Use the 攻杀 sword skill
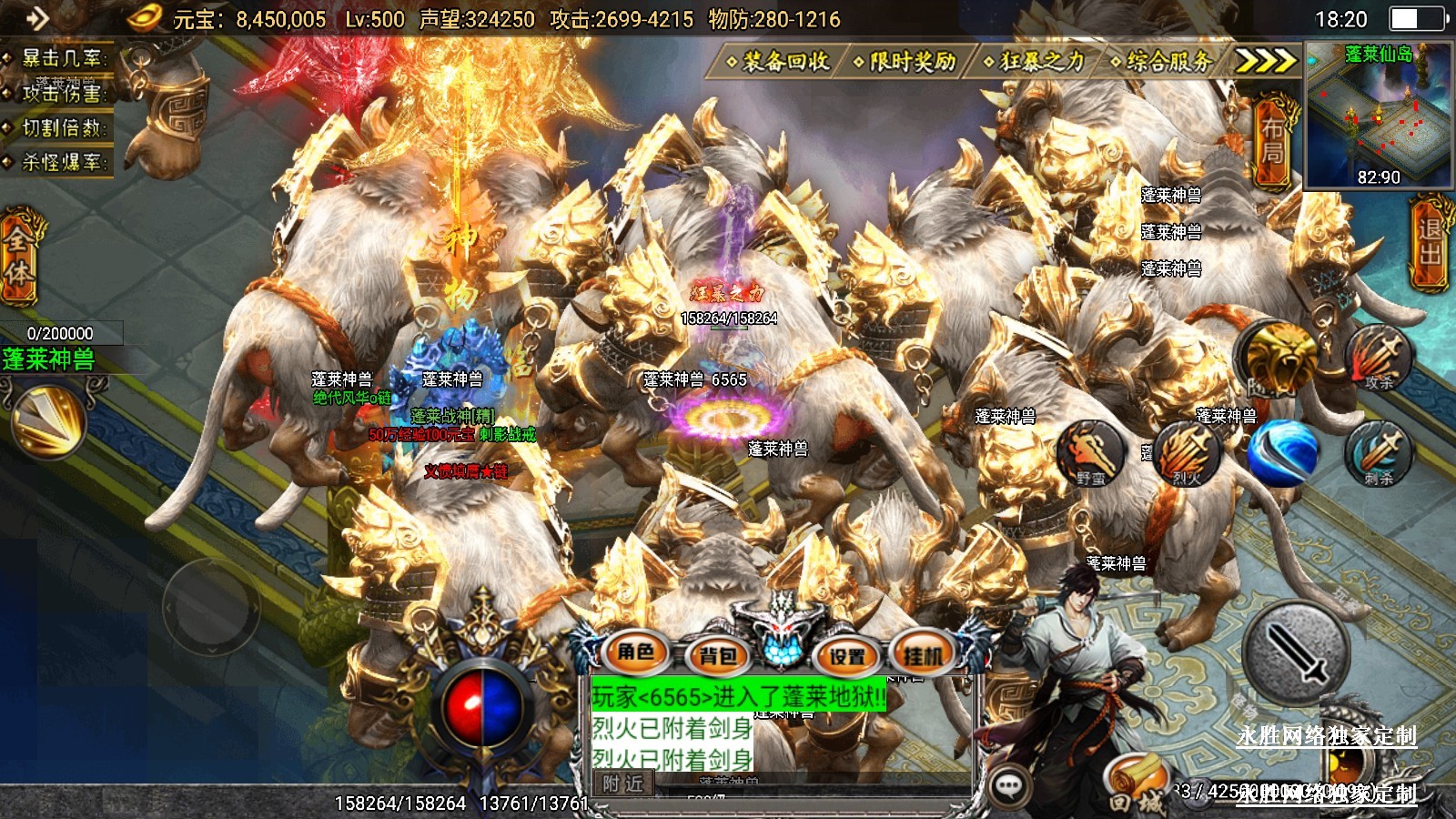This screenshot has width=1456, height=819. click(x=1380, y=358)
